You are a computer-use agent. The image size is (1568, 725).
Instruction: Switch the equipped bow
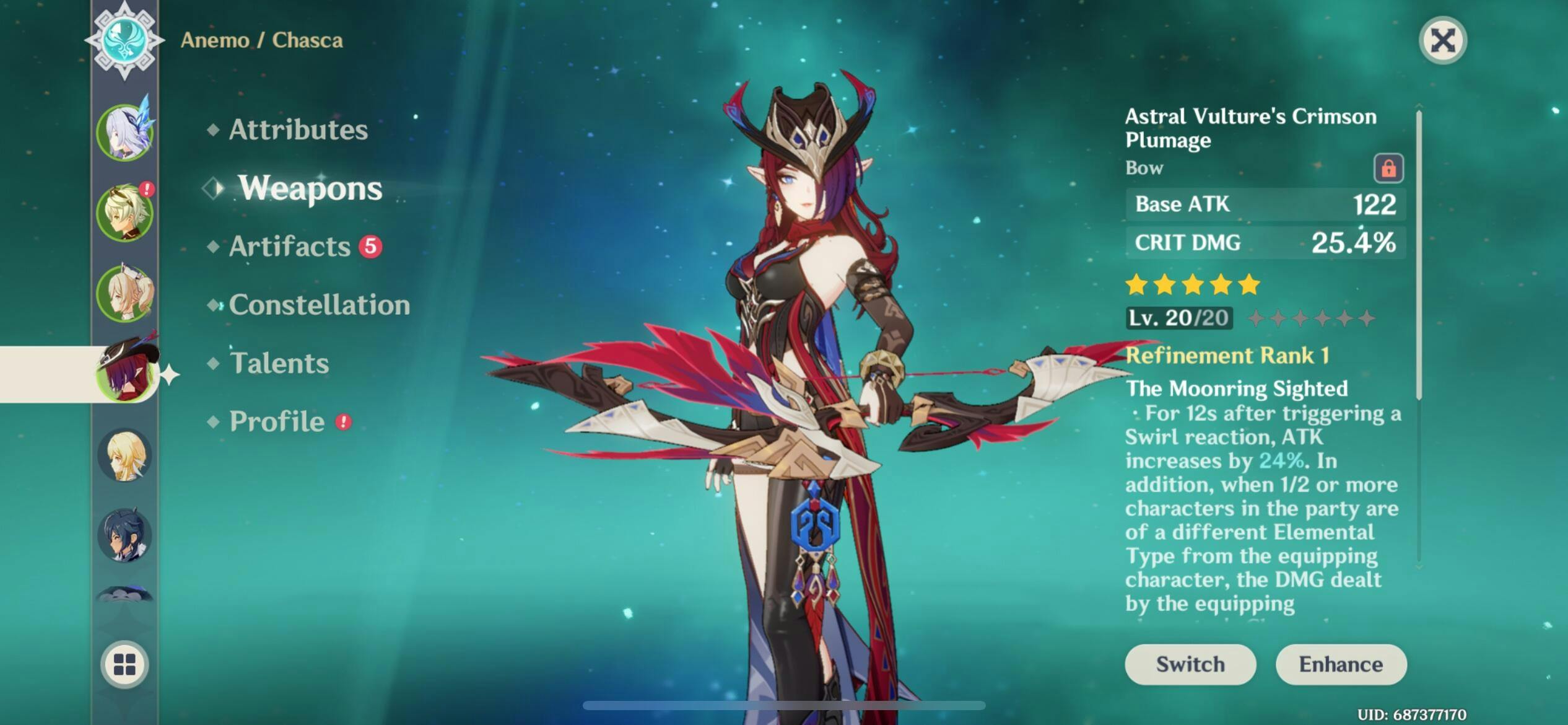point(1190,664)
